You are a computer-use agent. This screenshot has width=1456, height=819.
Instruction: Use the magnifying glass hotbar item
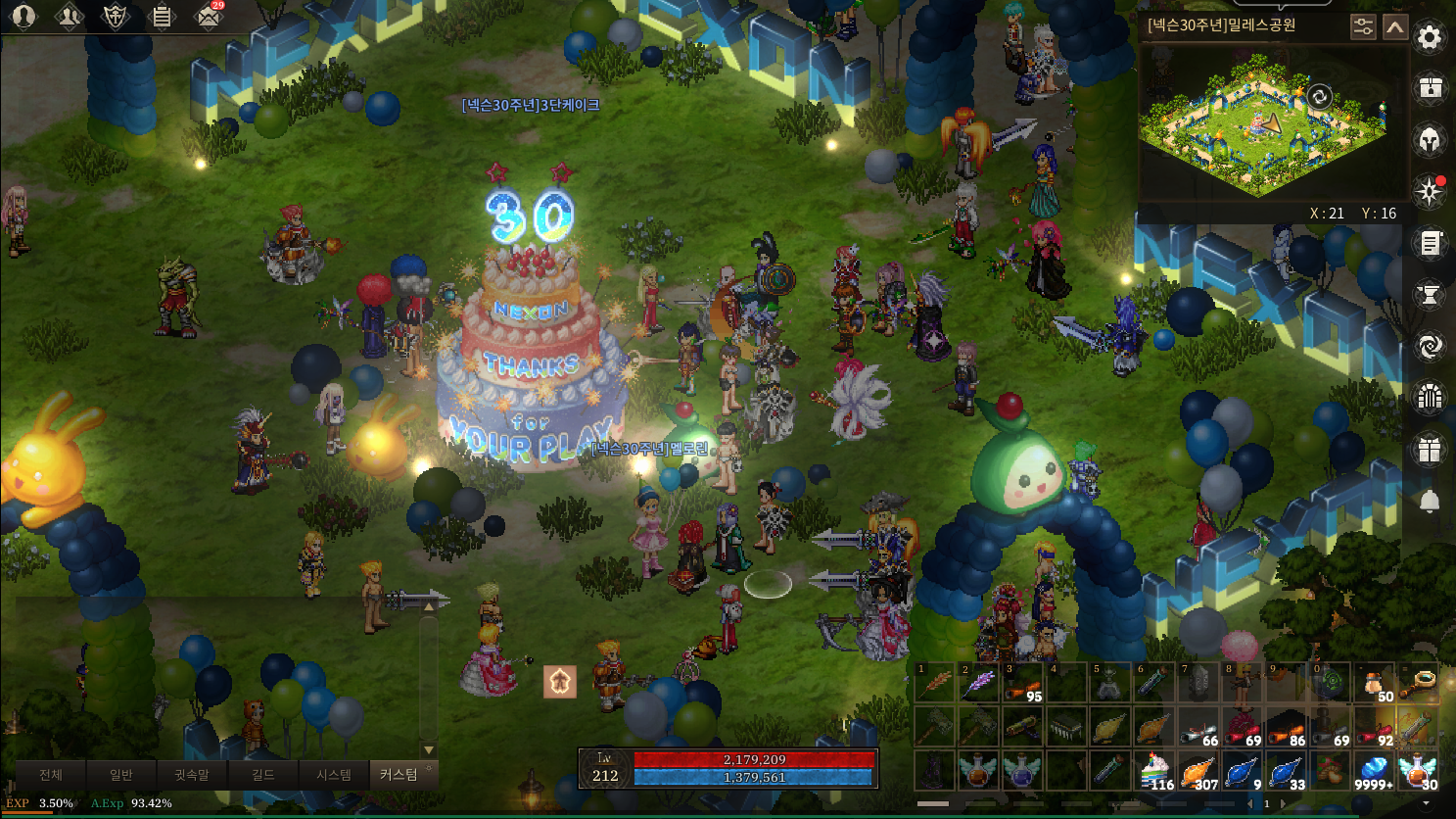coord(1419,682)
